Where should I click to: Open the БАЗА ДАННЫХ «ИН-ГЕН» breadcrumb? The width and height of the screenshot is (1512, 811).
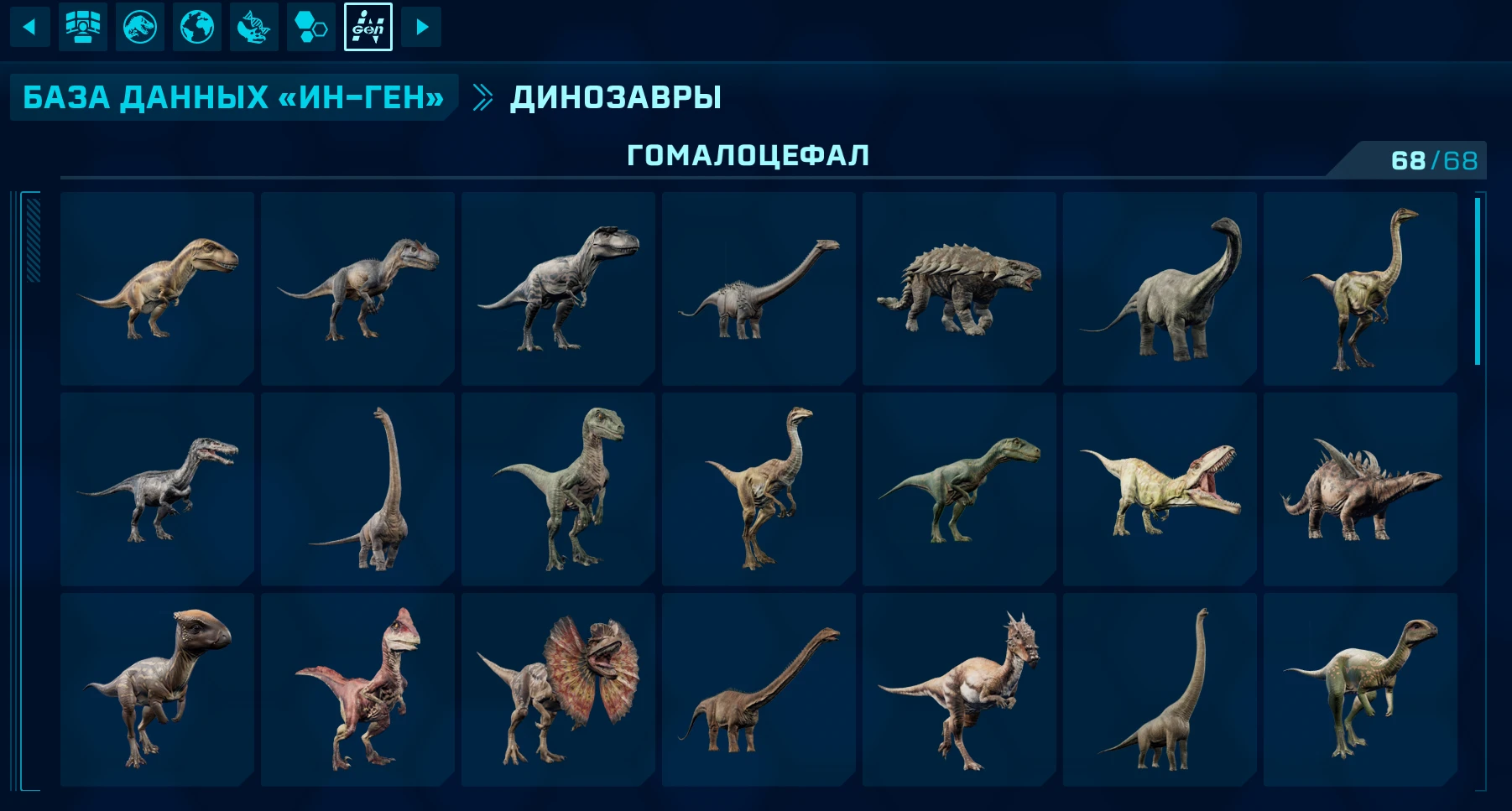232,97
